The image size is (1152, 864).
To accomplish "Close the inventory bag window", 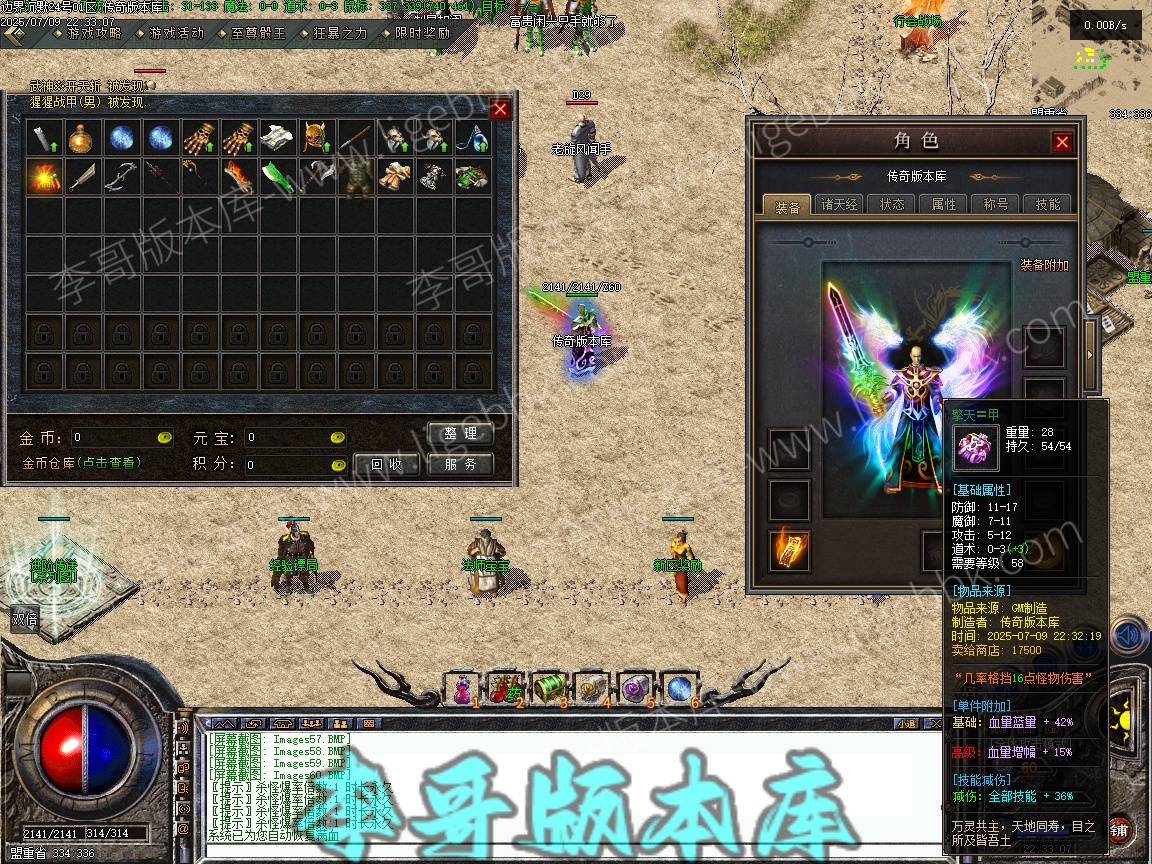I will pyautogui.click(x=500, y=109).
